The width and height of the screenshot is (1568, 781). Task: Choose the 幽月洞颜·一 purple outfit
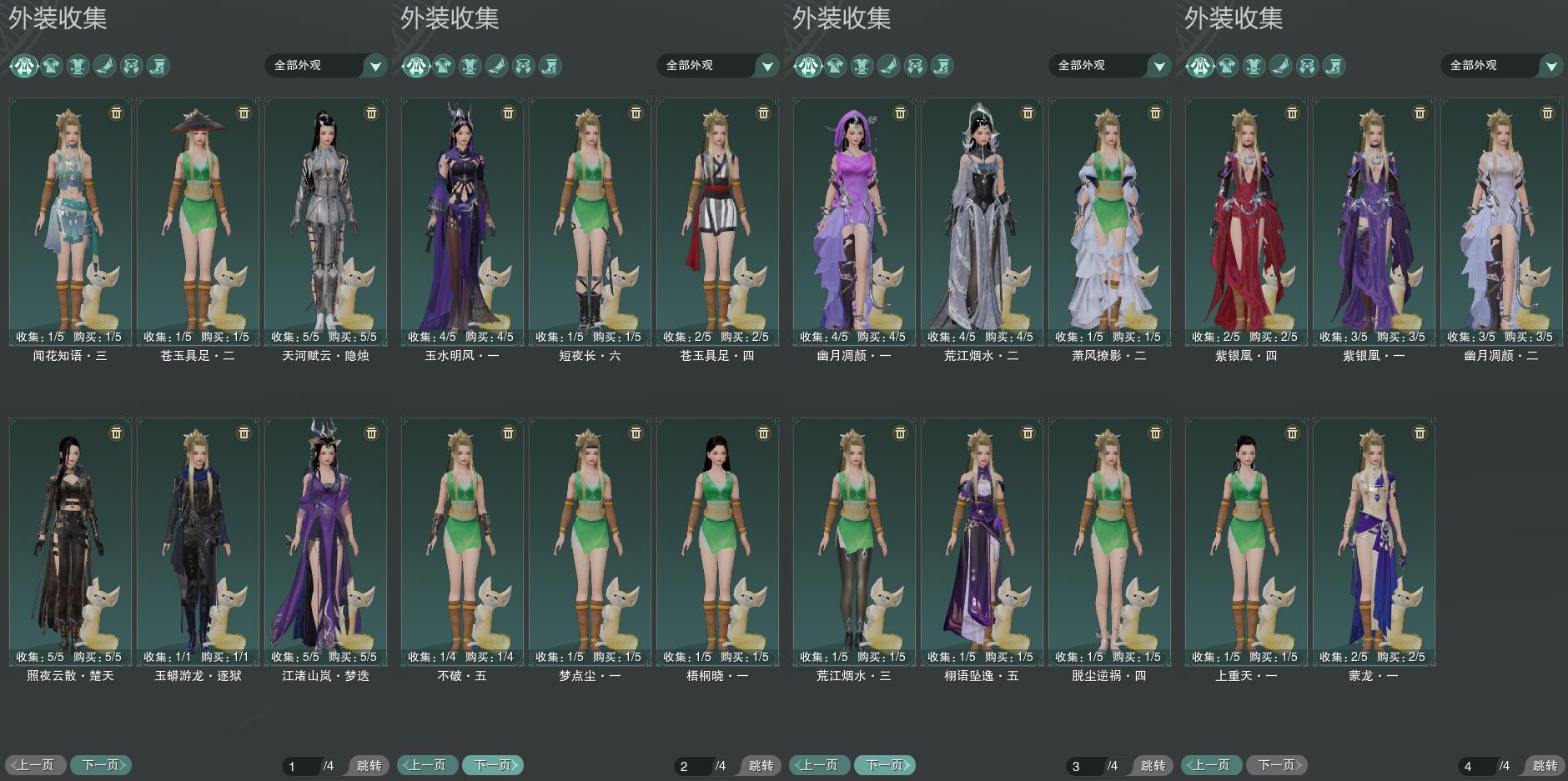click(854, 221)
